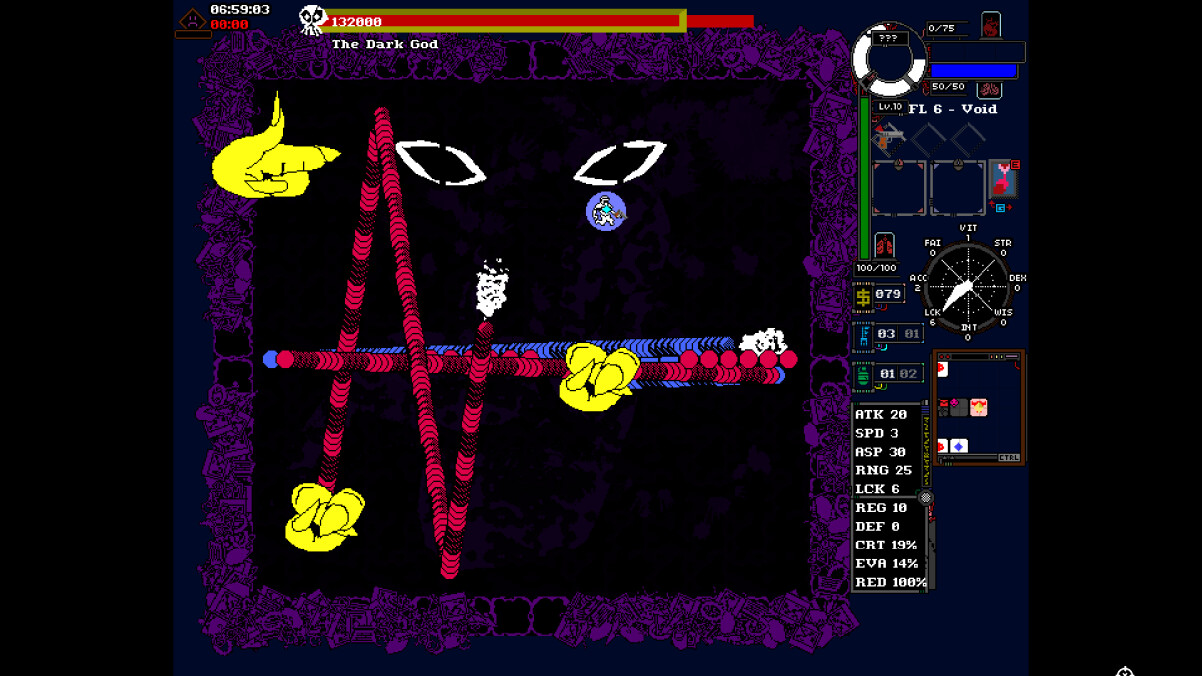Click the red heart jar icon
This screenshot has width=1202, height=676.
tap(990, 25)
